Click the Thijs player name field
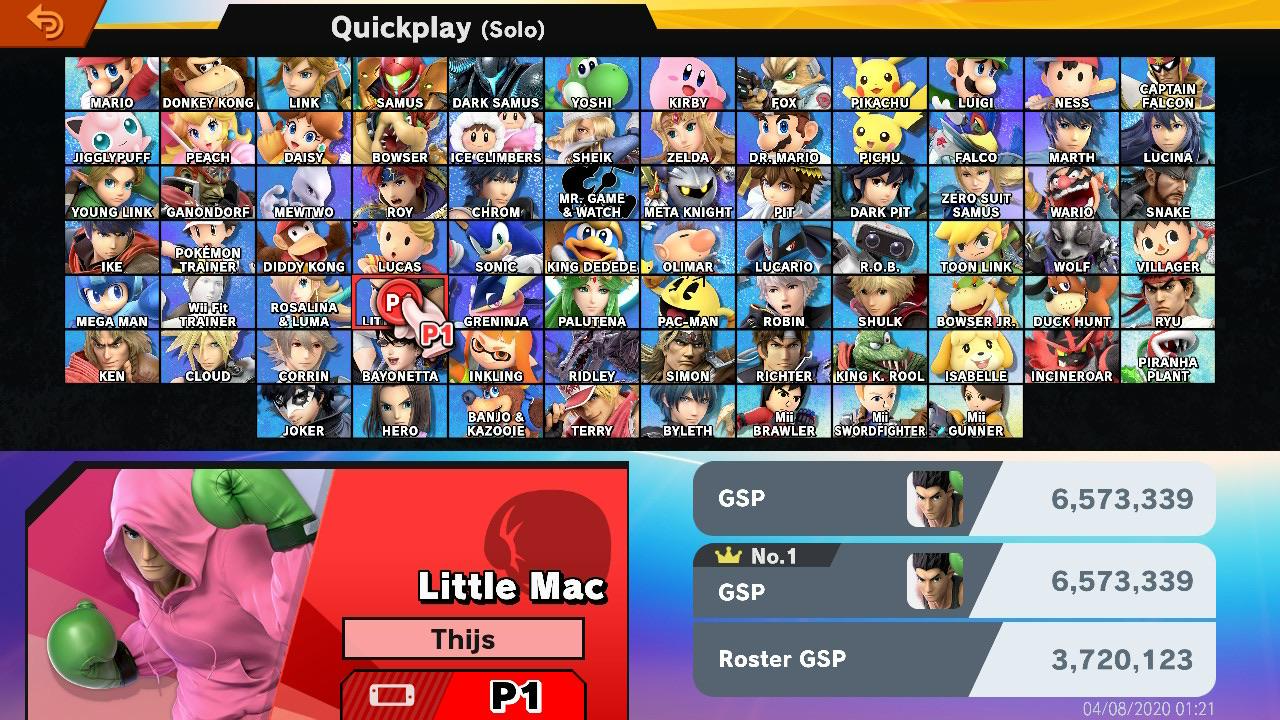The image size is (1280, 720). coord(464,639)
